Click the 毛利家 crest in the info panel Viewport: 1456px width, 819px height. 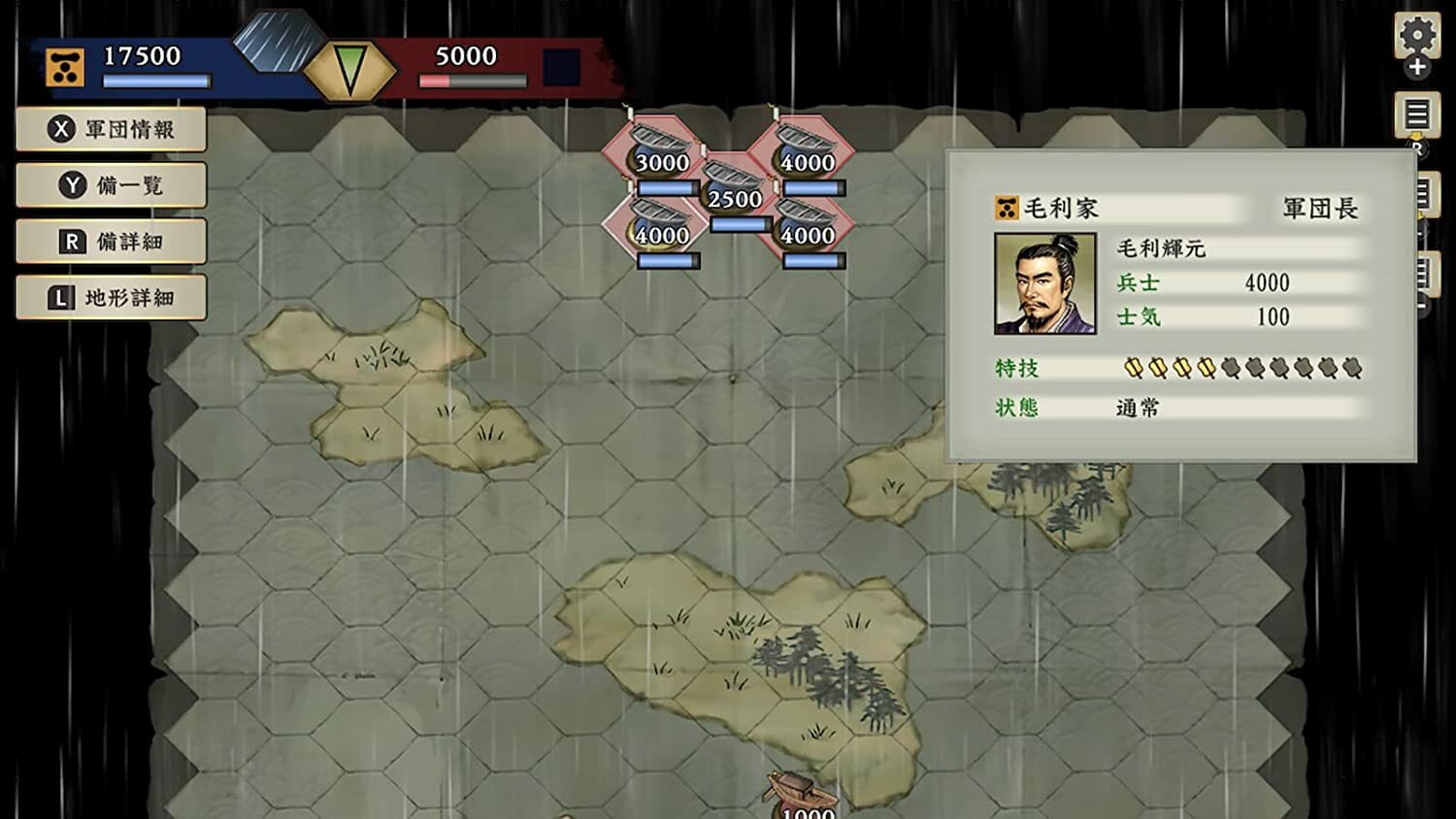(x=1006, y=206)
